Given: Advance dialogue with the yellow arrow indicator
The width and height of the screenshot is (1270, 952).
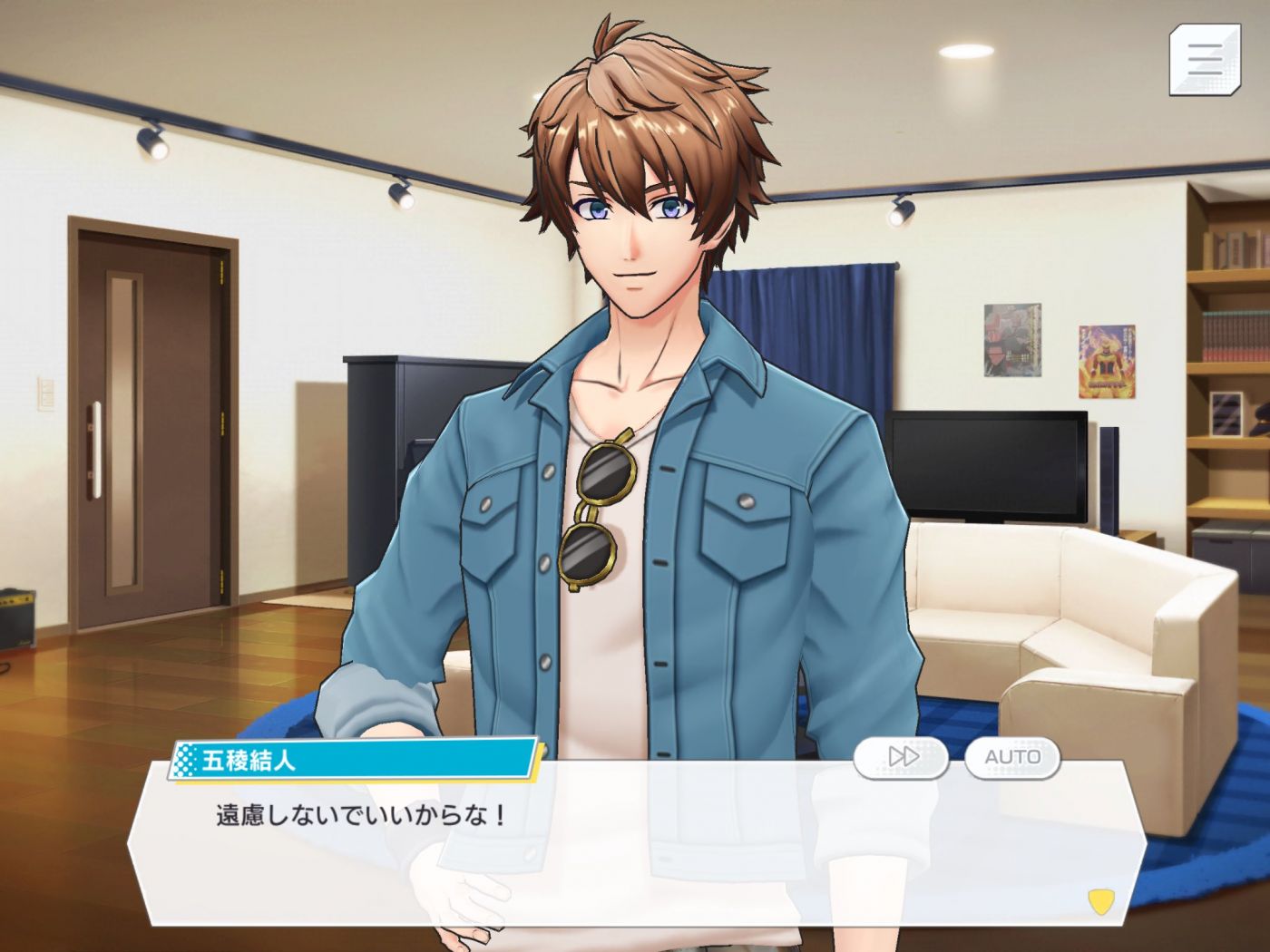Looking at the screenshot, I should point(1100,901).
